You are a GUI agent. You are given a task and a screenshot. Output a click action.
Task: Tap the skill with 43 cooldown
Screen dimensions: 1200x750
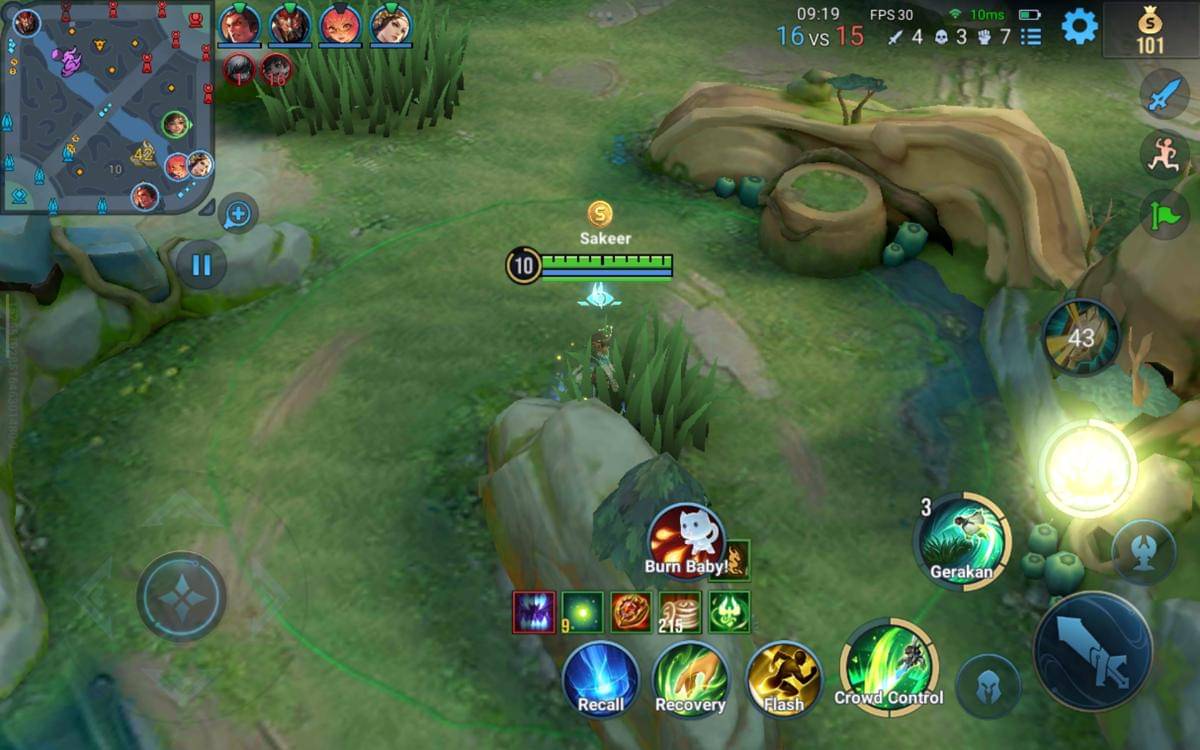[x=1081, y=338]
